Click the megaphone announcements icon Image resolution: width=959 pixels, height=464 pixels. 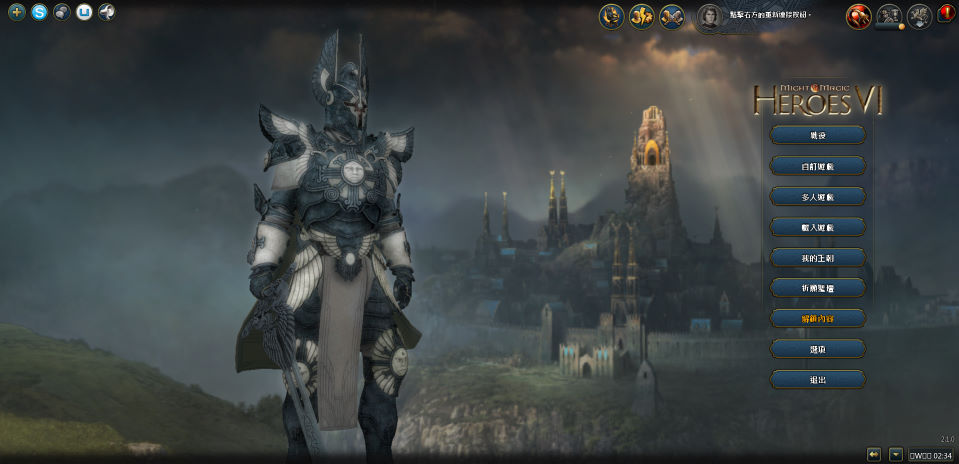[107, 13]
